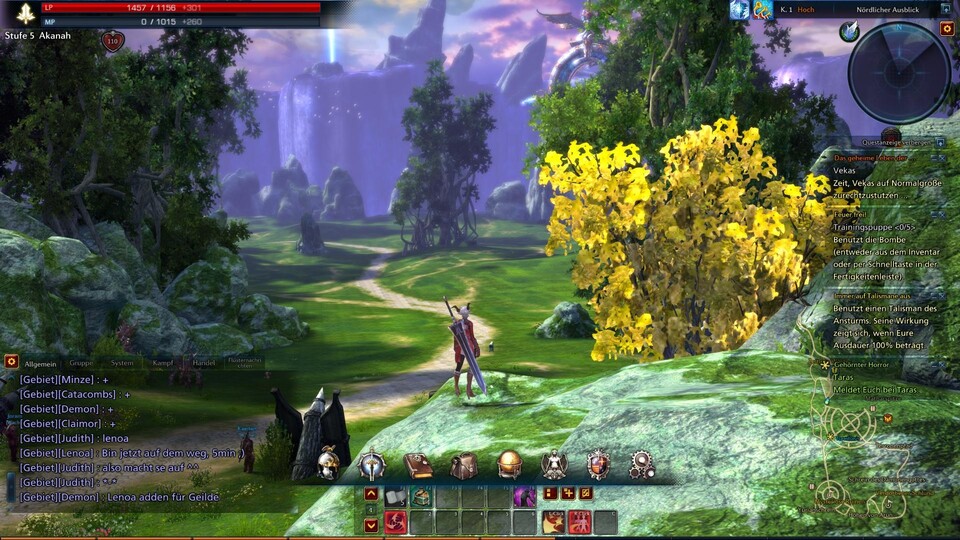
Task: Open the world map globe icon
Action: (x=509, y=465)
